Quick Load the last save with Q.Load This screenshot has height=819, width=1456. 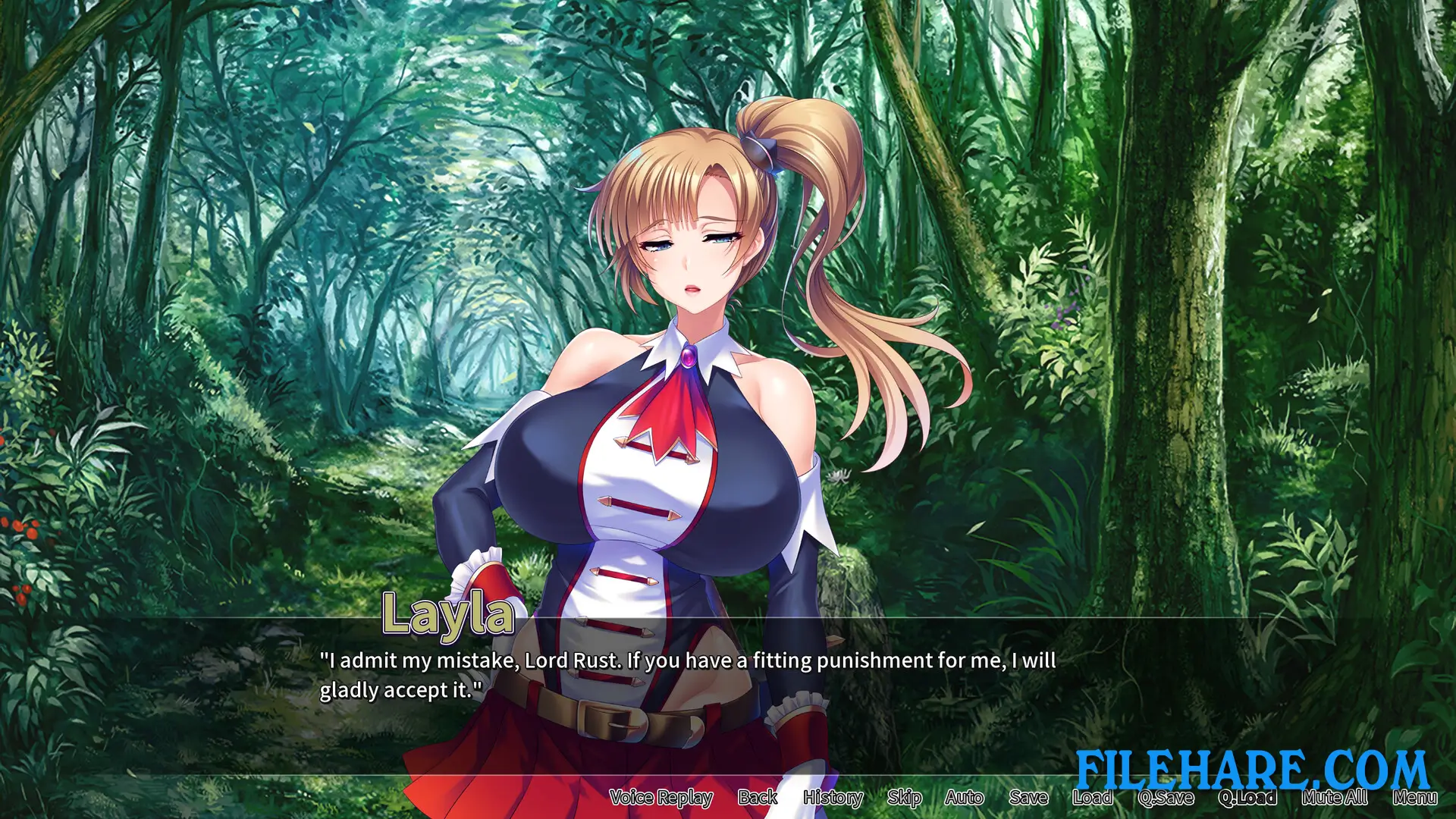[x=1248, y=798]
